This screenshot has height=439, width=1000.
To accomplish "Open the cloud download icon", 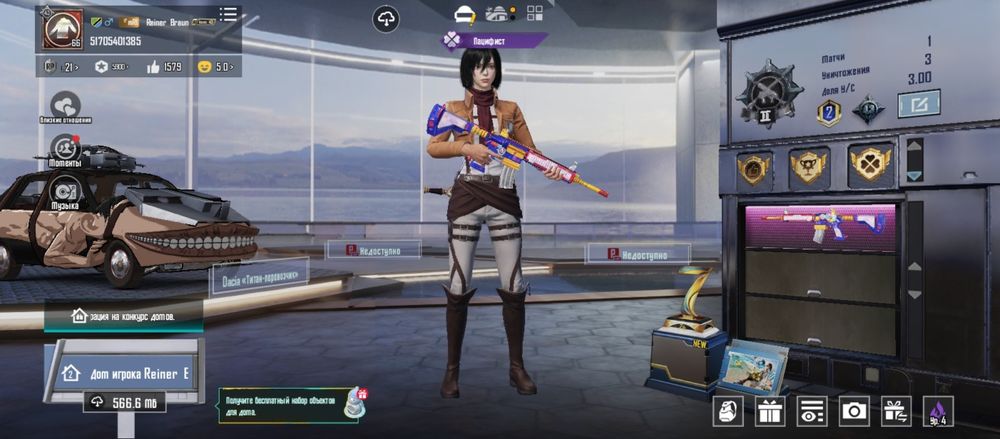I will tap(385, 17).
